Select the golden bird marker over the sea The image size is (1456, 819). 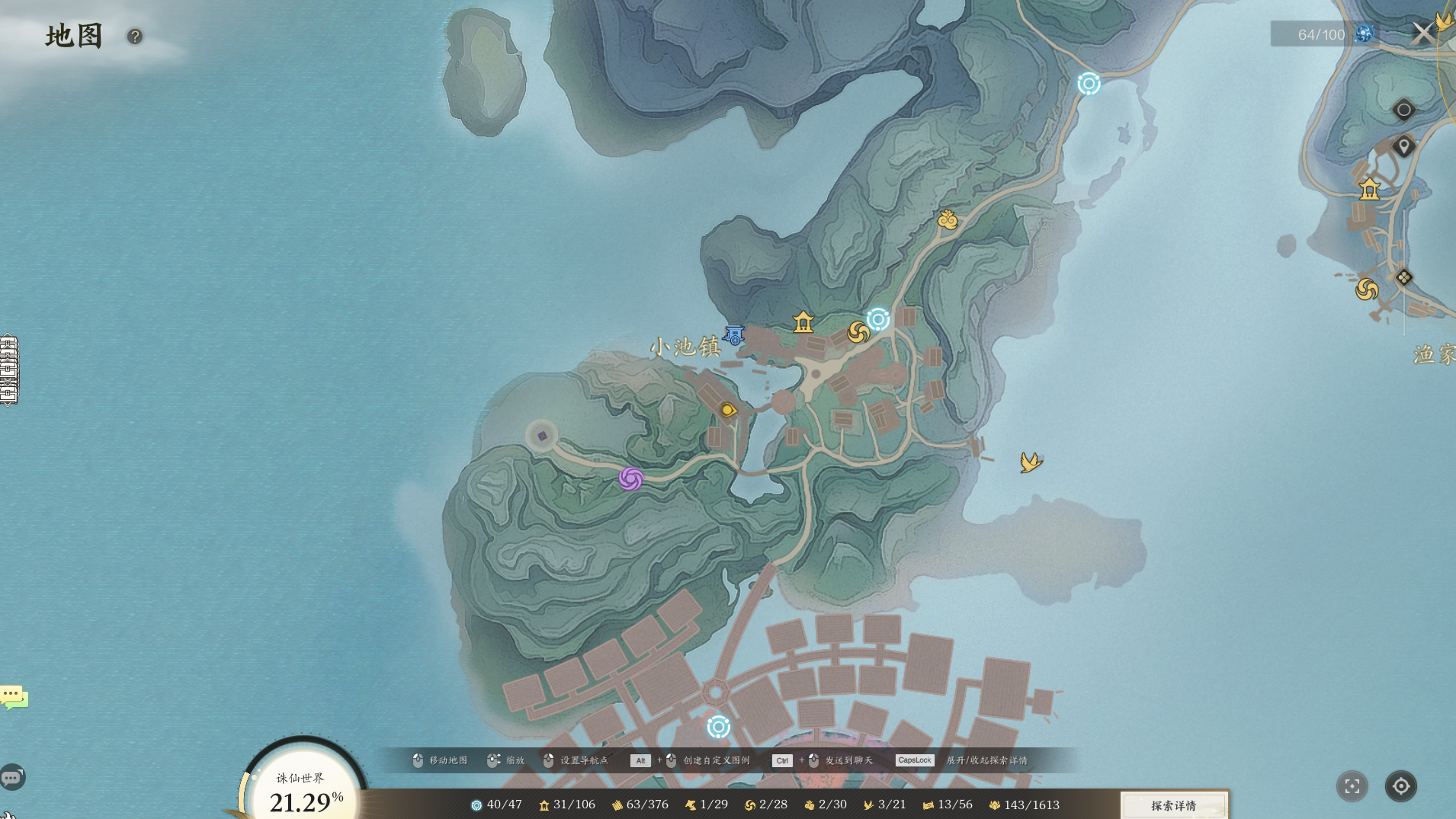click(x=1031, y=462)
